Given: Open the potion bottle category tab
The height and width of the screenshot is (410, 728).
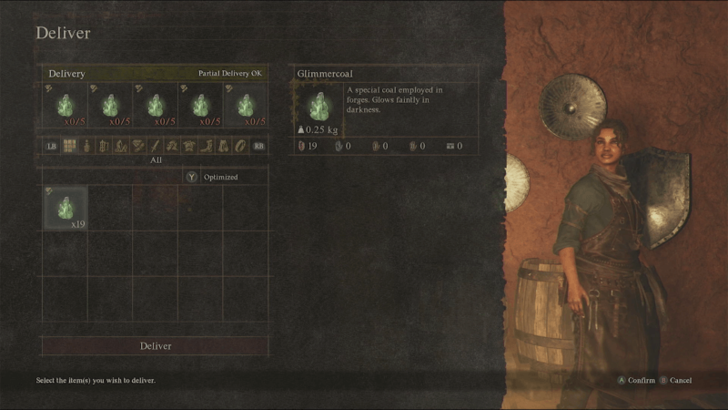Looking at the screenshot, I should [x=87, y=146].
